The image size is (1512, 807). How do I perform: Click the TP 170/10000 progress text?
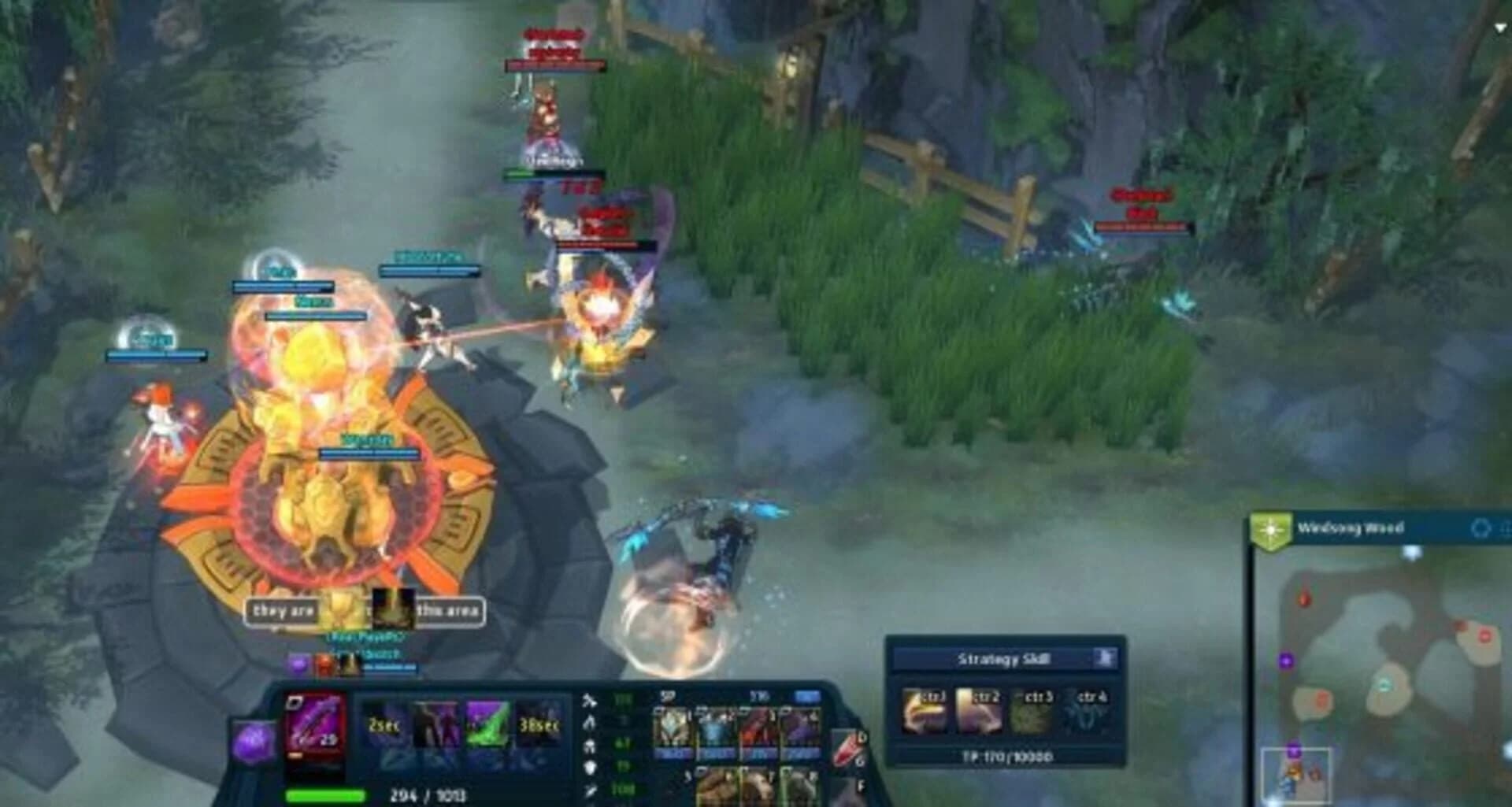point(1006,757)
